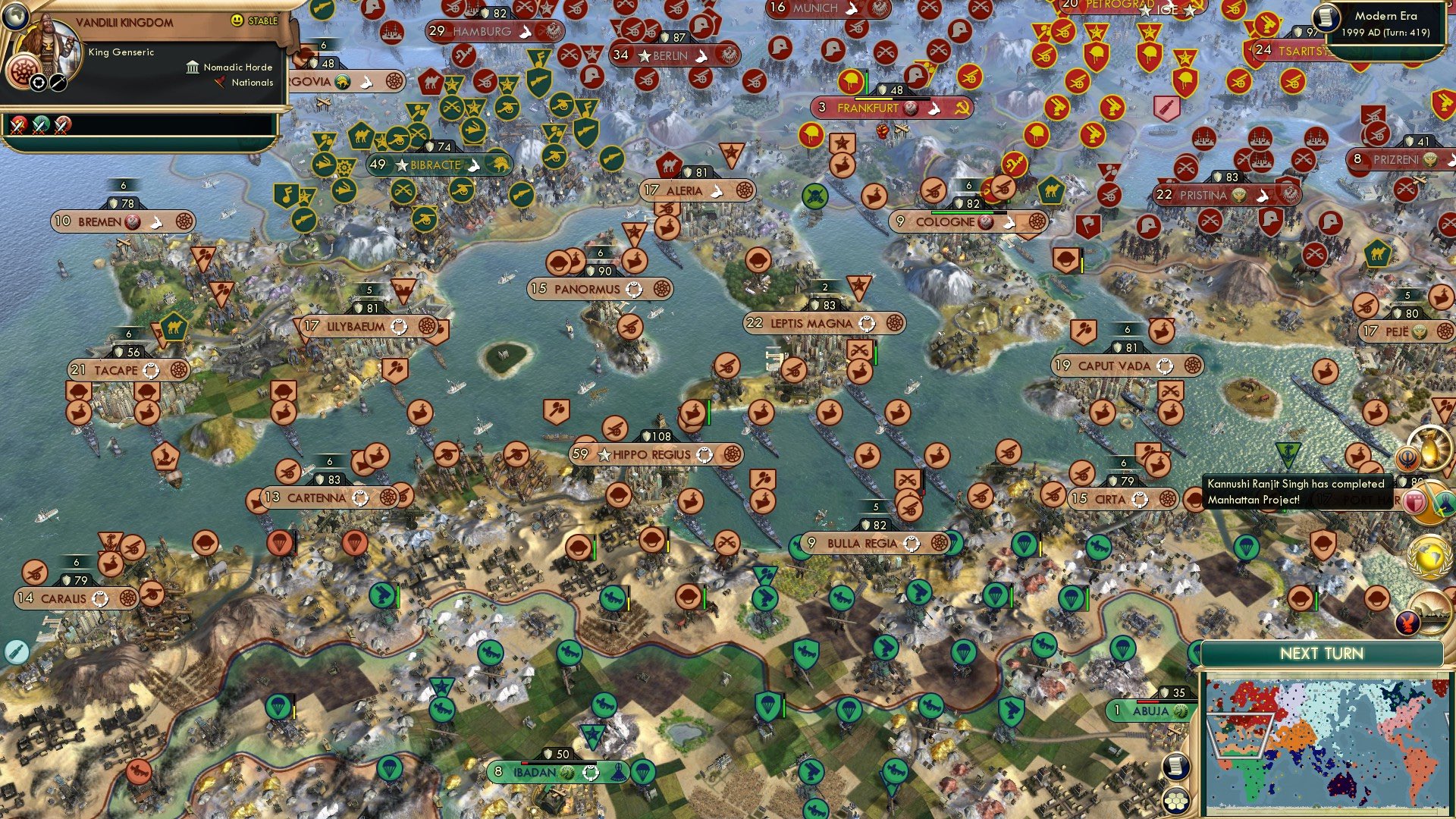Open the notification log scroll icon
The height and width of the screenshot is (819, 1456).
tap(1175, 767)
